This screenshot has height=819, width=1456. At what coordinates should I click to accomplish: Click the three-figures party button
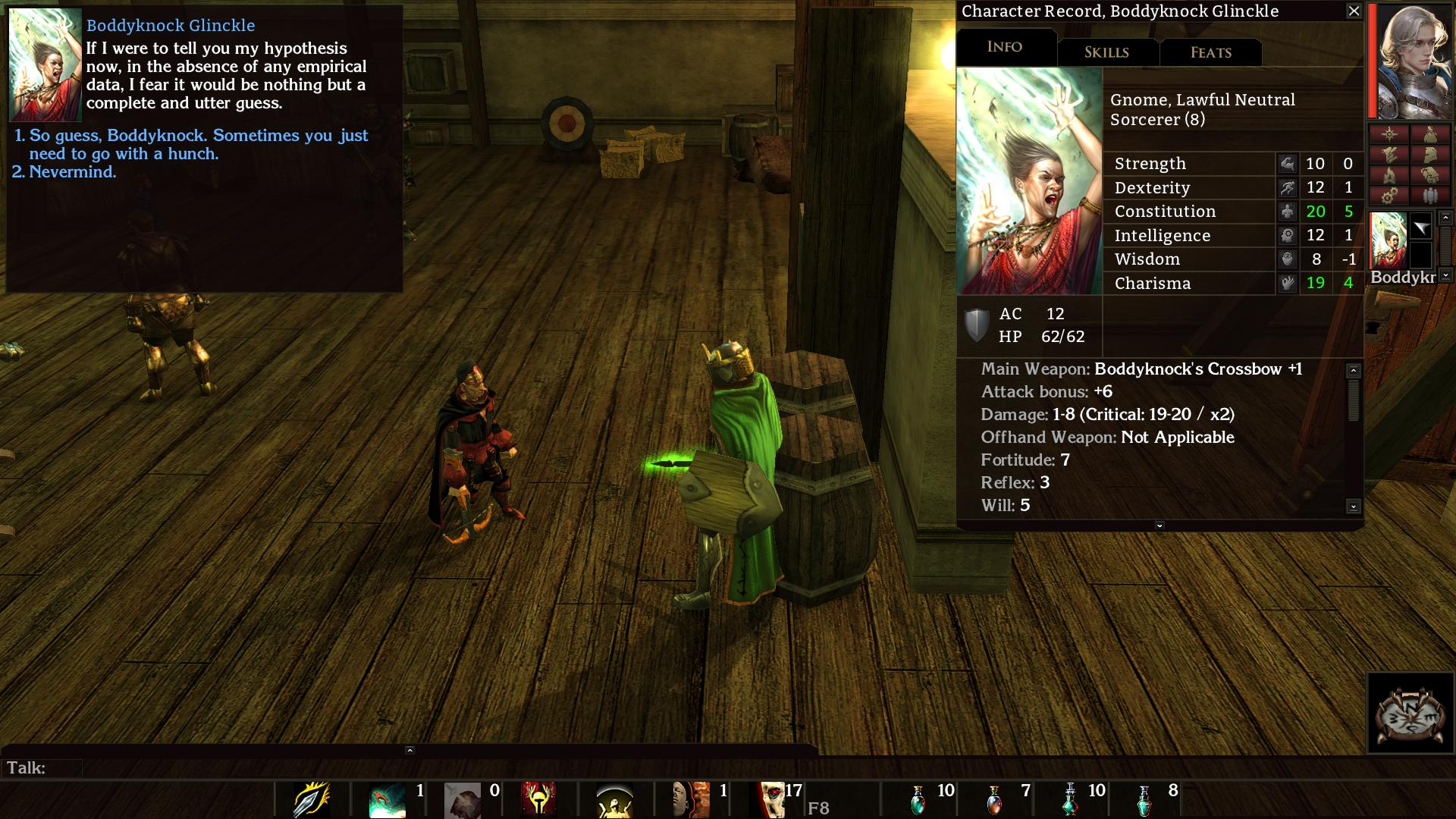point(1429,196)
